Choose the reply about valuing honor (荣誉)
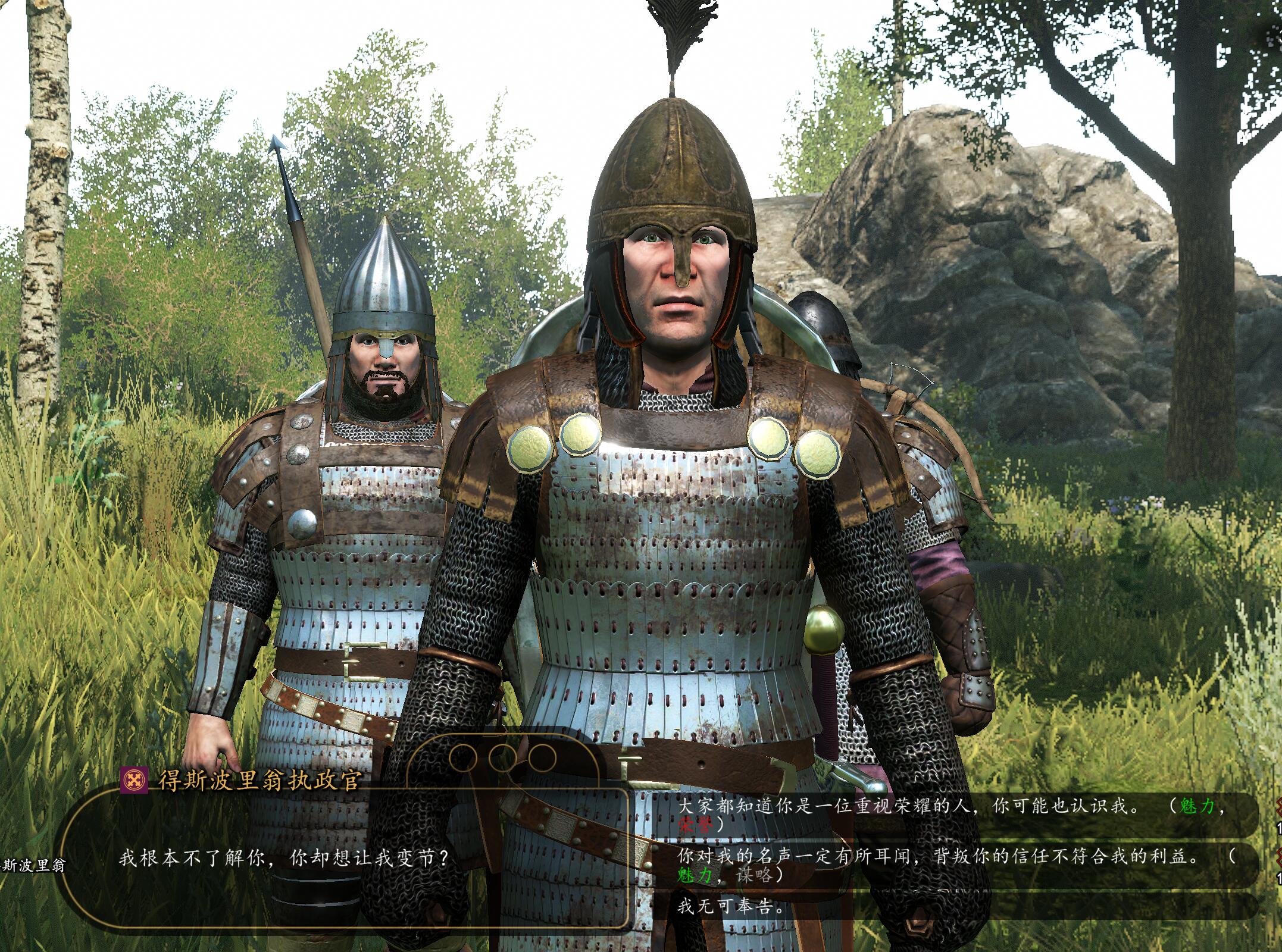Screen dimensions: 1282x952 952,815
